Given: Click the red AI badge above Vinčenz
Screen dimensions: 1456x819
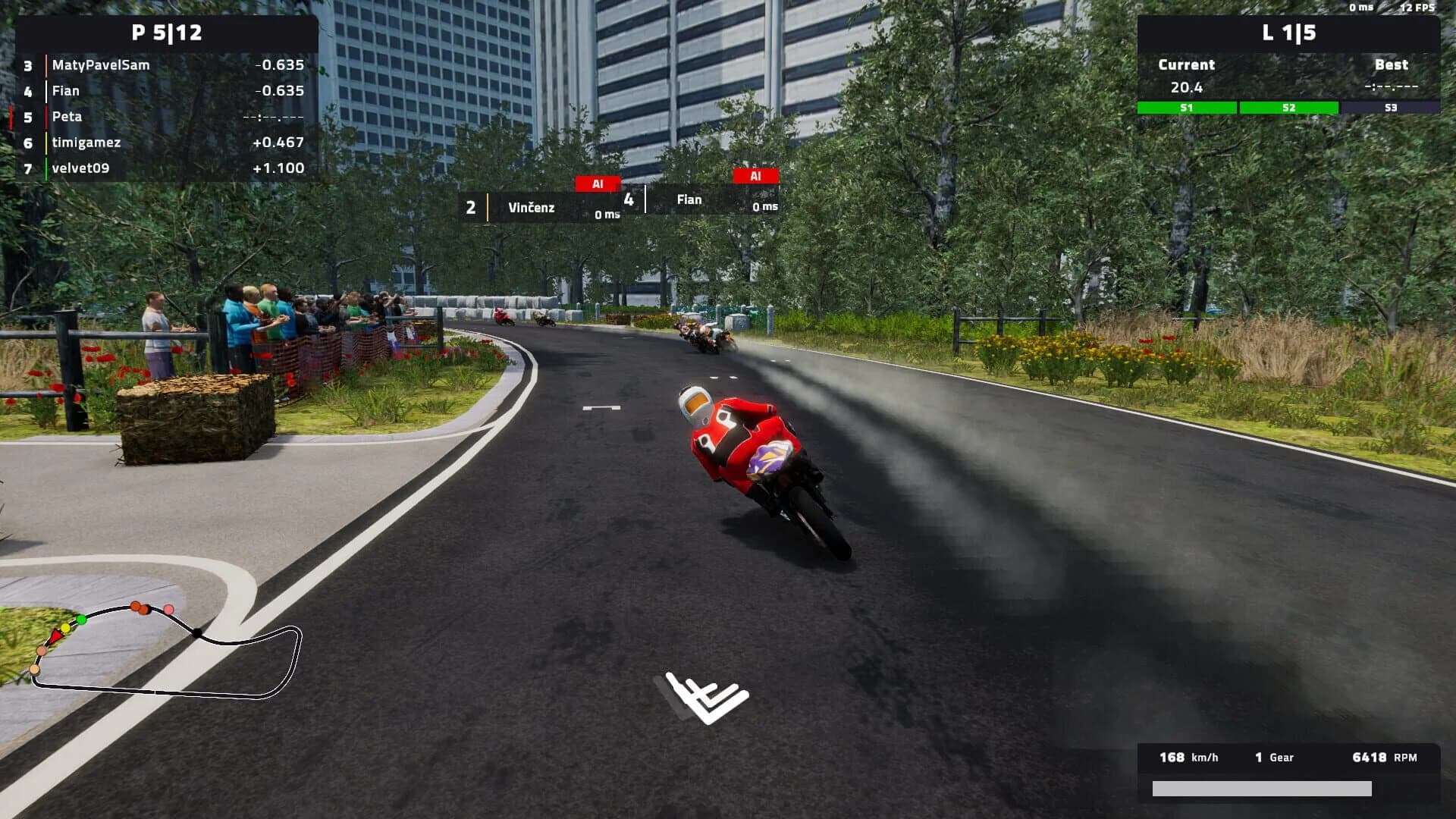Looking at the screenshot, I should 598,183.
